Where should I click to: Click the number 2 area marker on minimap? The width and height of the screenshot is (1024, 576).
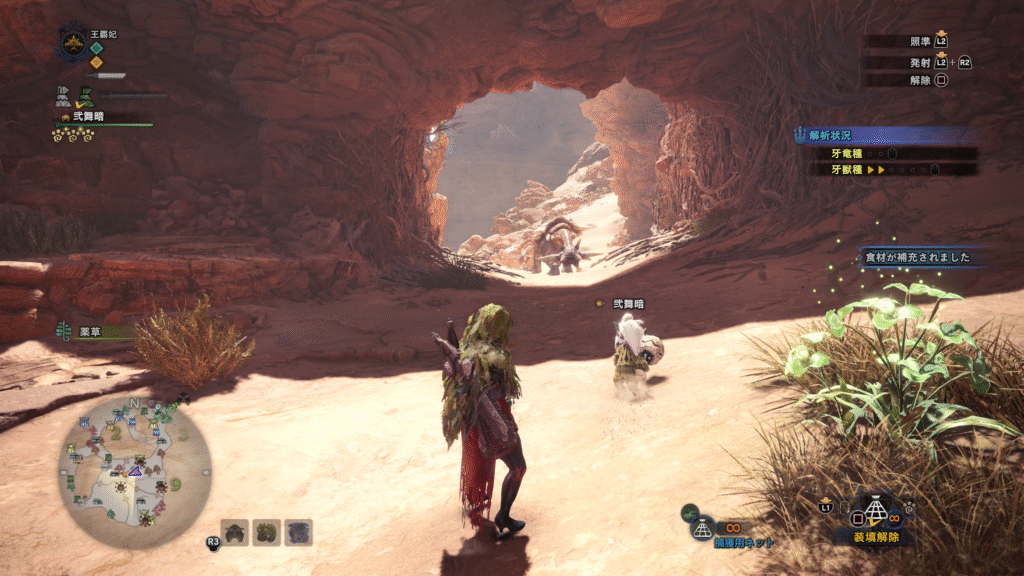click(116, 433)
